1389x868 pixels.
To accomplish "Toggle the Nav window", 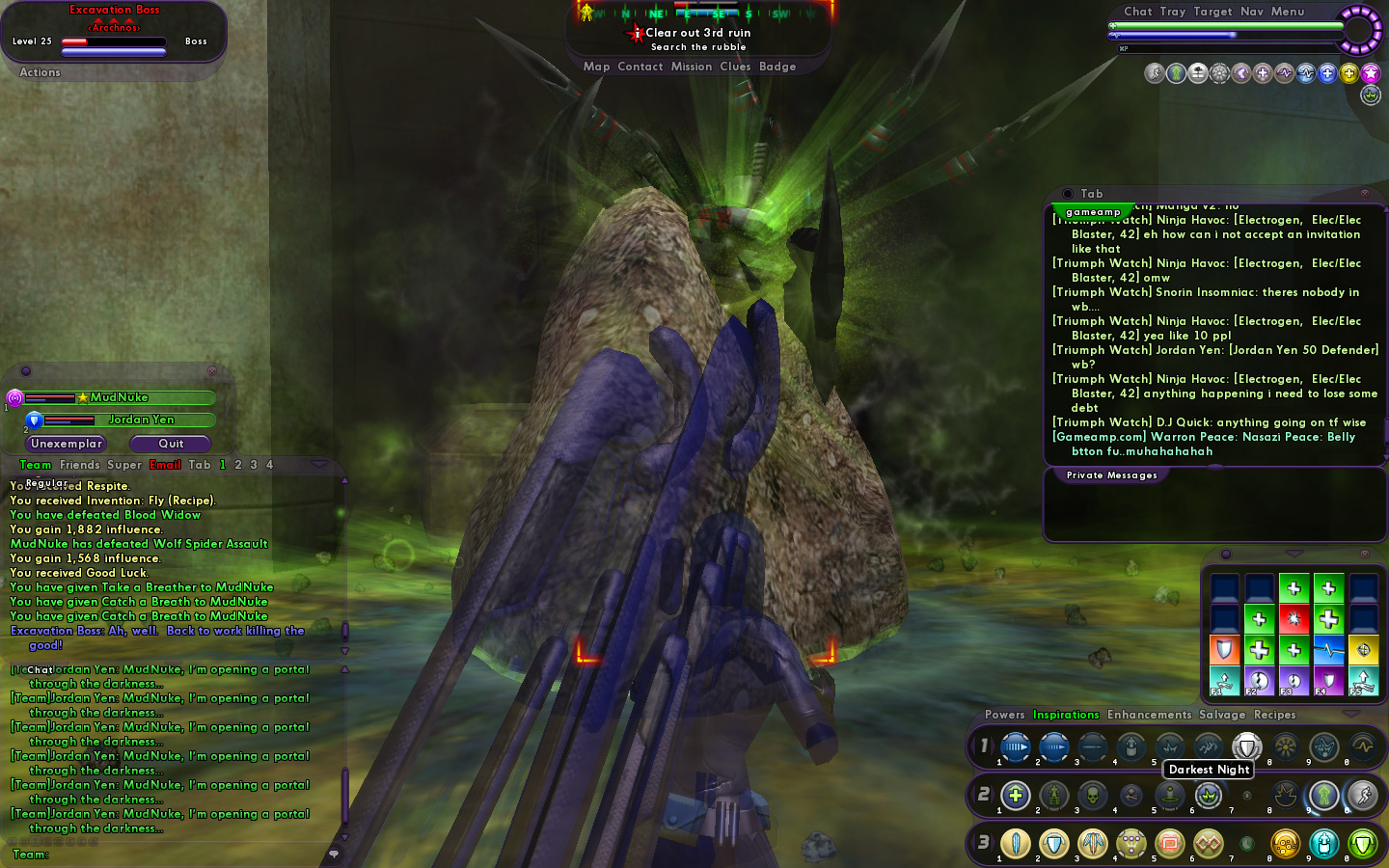I will pyautogui.click(x=1251, y=12).
